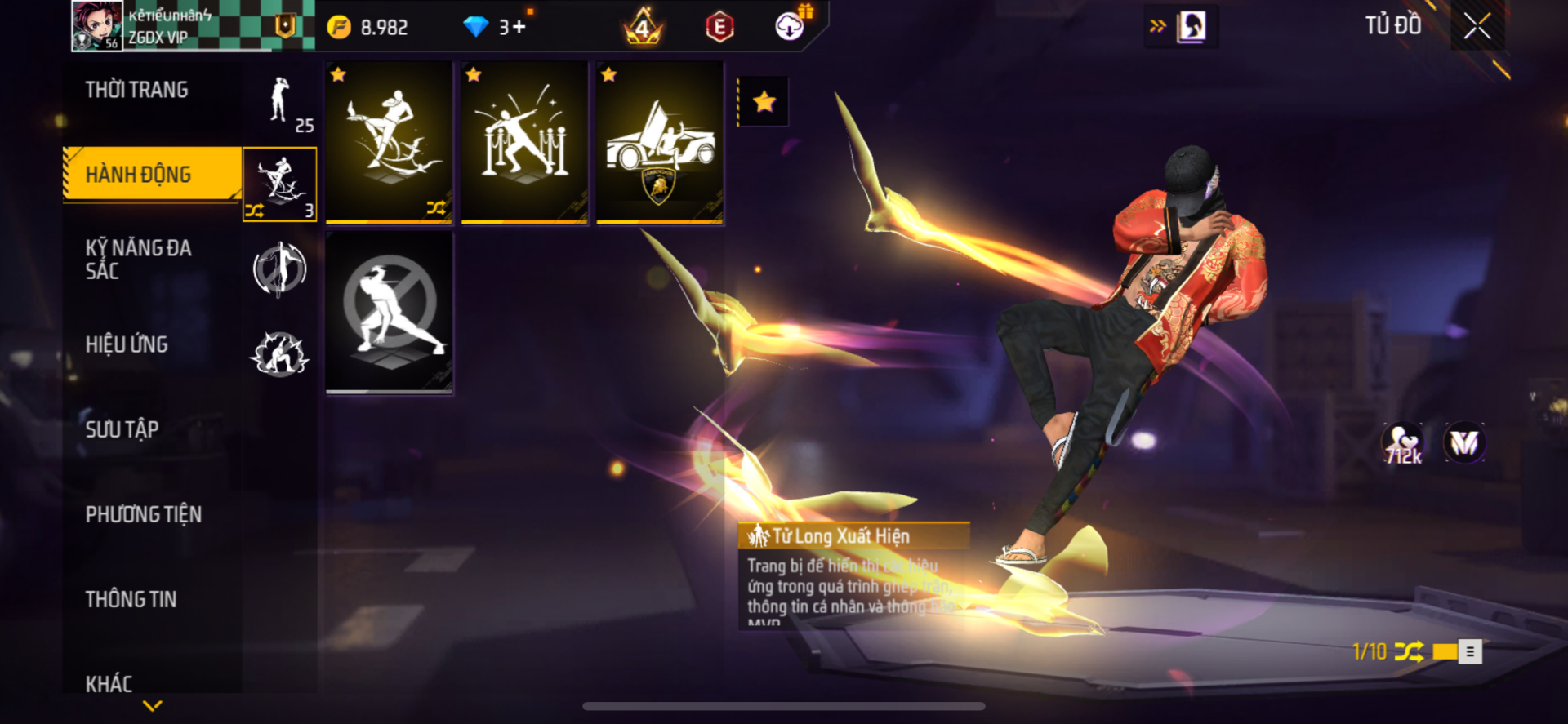Add diamonds with the plus button
The height and width of the screenshot is (724, 1568).
point(519,28)
